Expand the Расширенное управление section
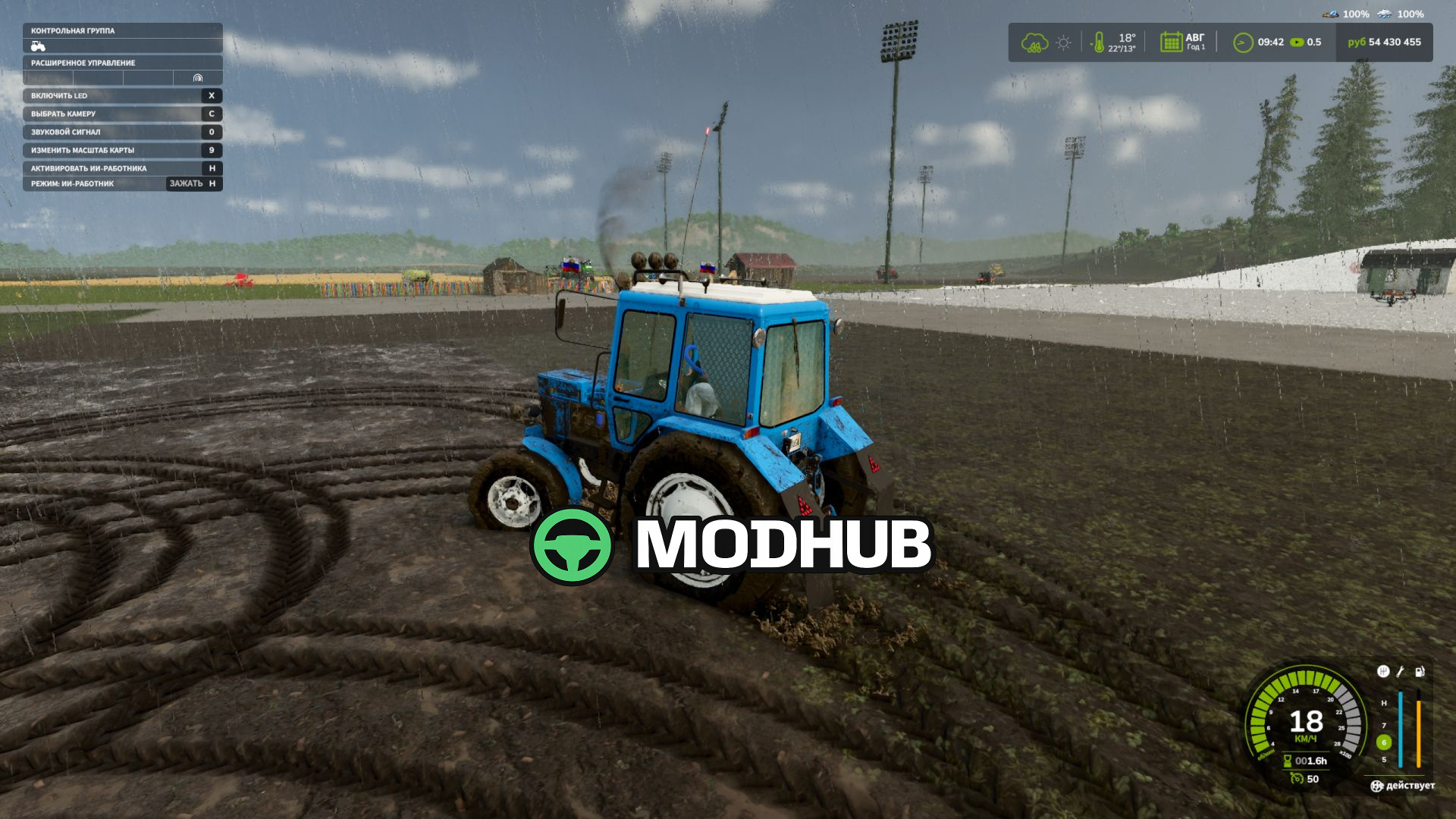This screenshot has height=819, width=1456. point(83,64)
